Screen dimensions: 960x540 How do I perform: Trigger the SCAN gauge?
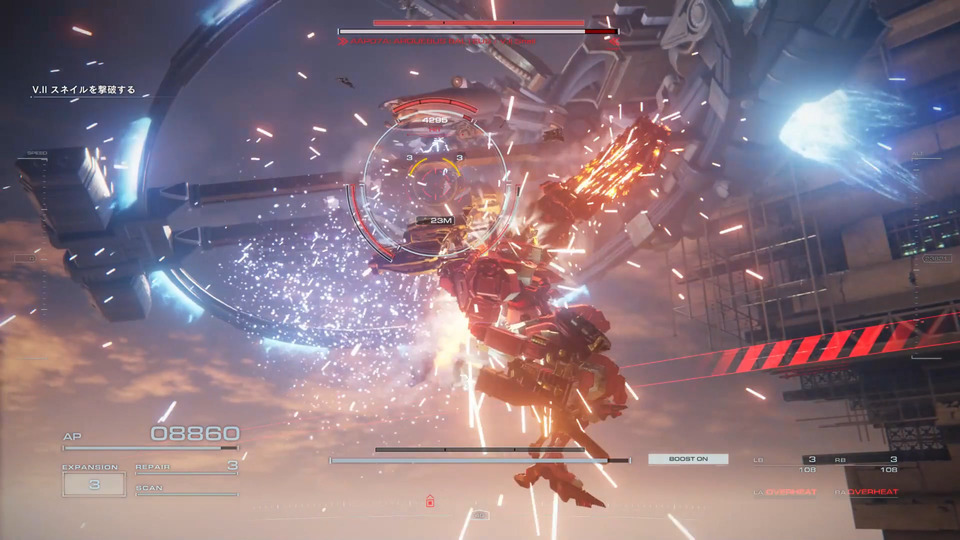point(187,490)
